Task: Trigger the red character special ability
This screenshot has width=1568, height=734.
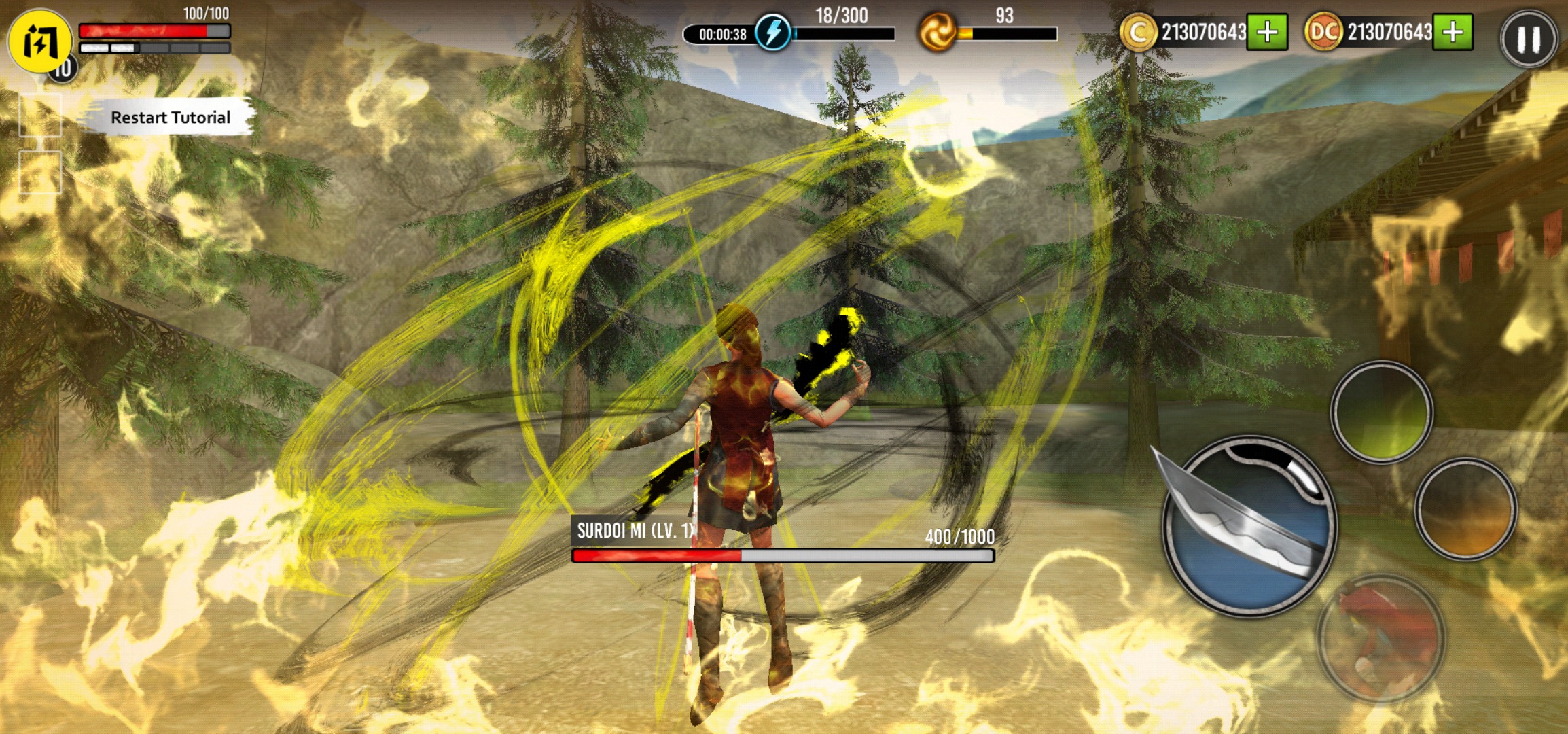Action: point(1380,637)
